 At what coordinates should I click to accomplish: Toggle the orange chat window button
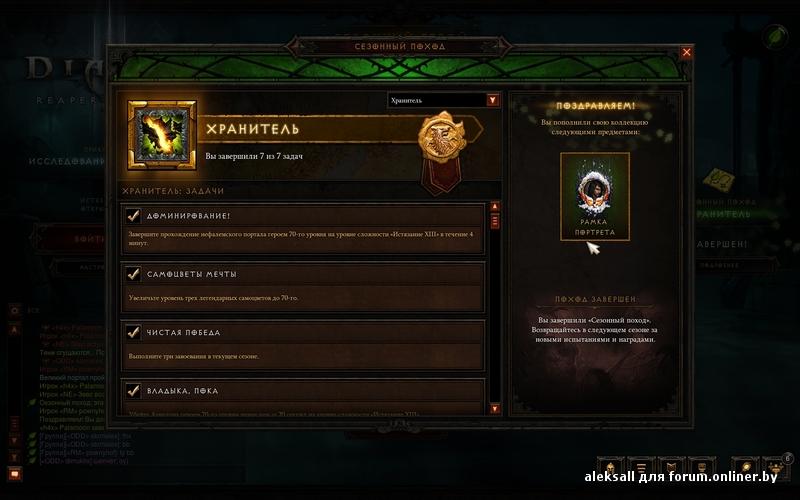click(x=14, y=473)
